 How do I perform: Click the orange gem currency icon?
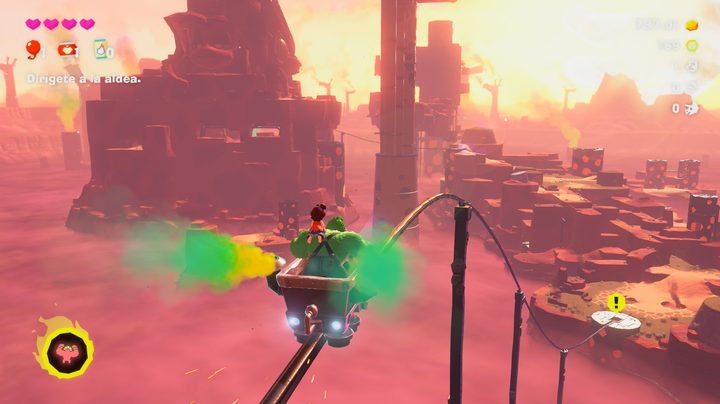[x=692, y=24]
